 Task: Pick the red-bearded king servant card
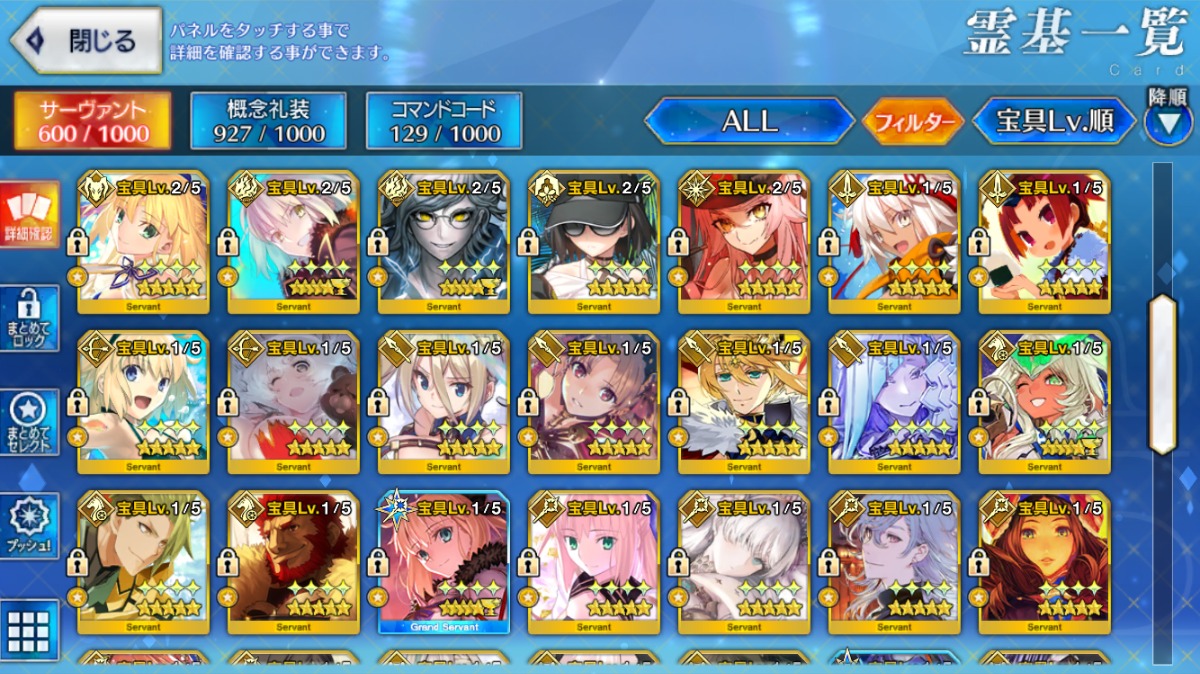tap(294, 562)
